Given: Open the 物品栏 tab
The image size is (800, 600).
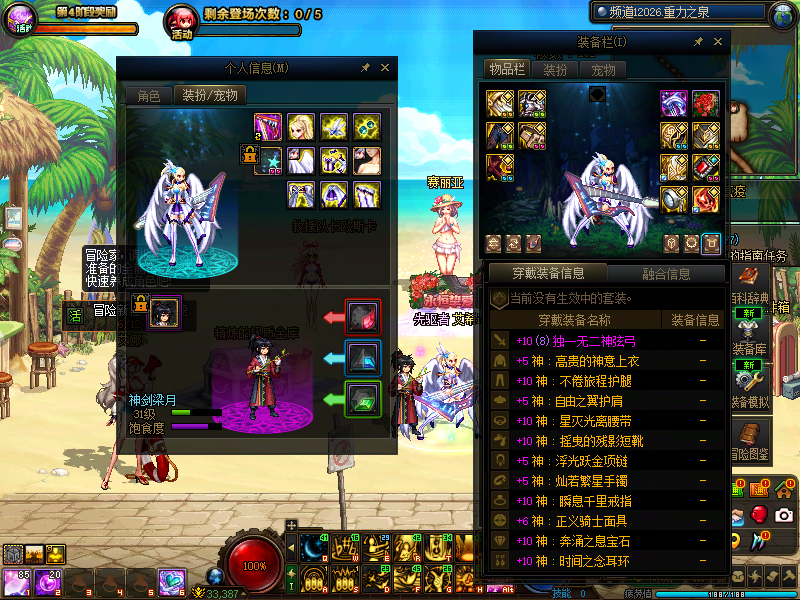Looking at the screenshot, I should pyautogui.click(x=505, y=70).
